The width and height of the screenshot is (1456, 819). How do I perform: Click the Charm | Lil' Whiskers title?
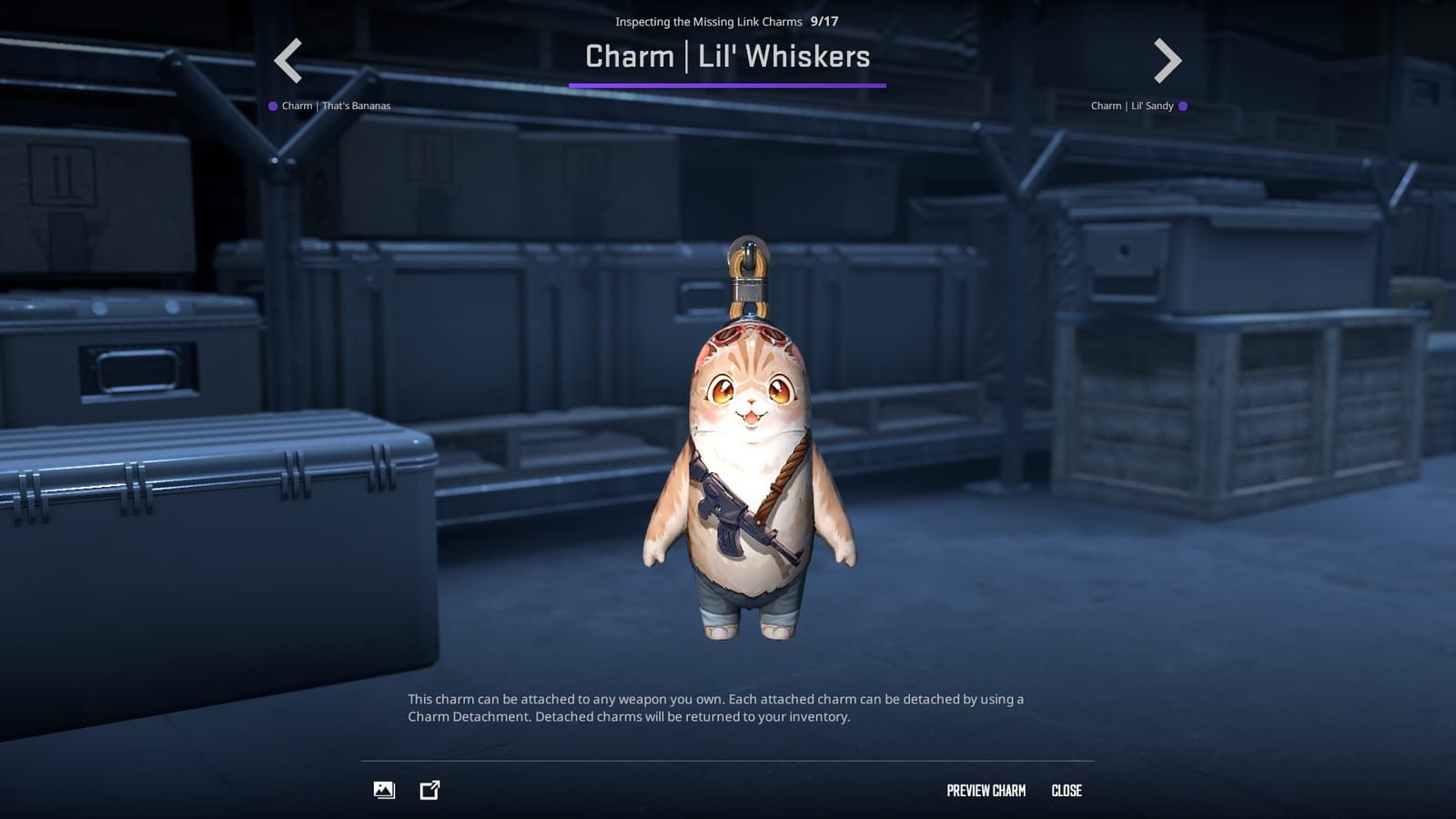coord(727,57)
